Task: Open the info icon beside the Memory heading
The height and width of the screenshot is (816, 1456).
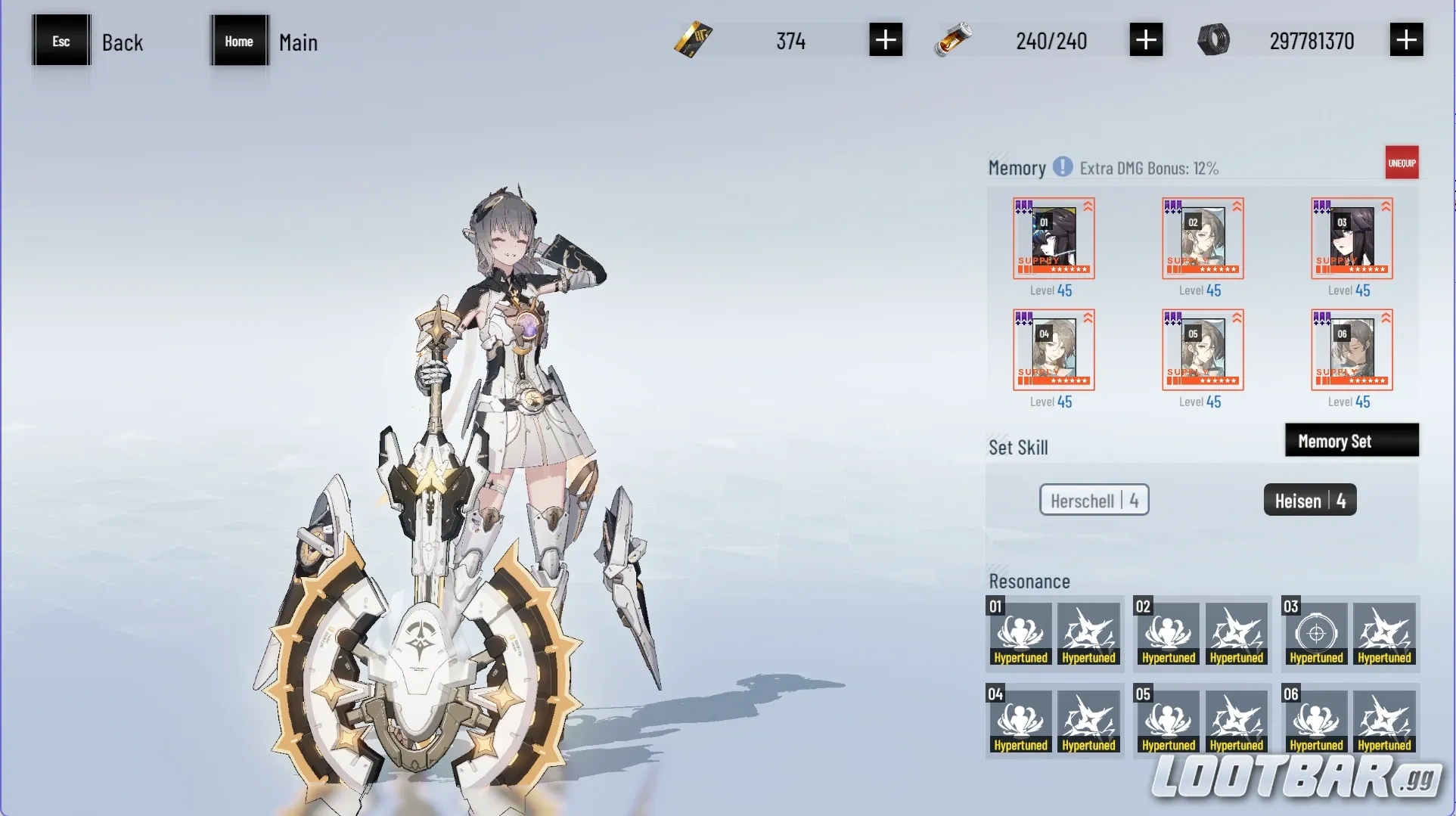Action: (x=1063, y=167)
